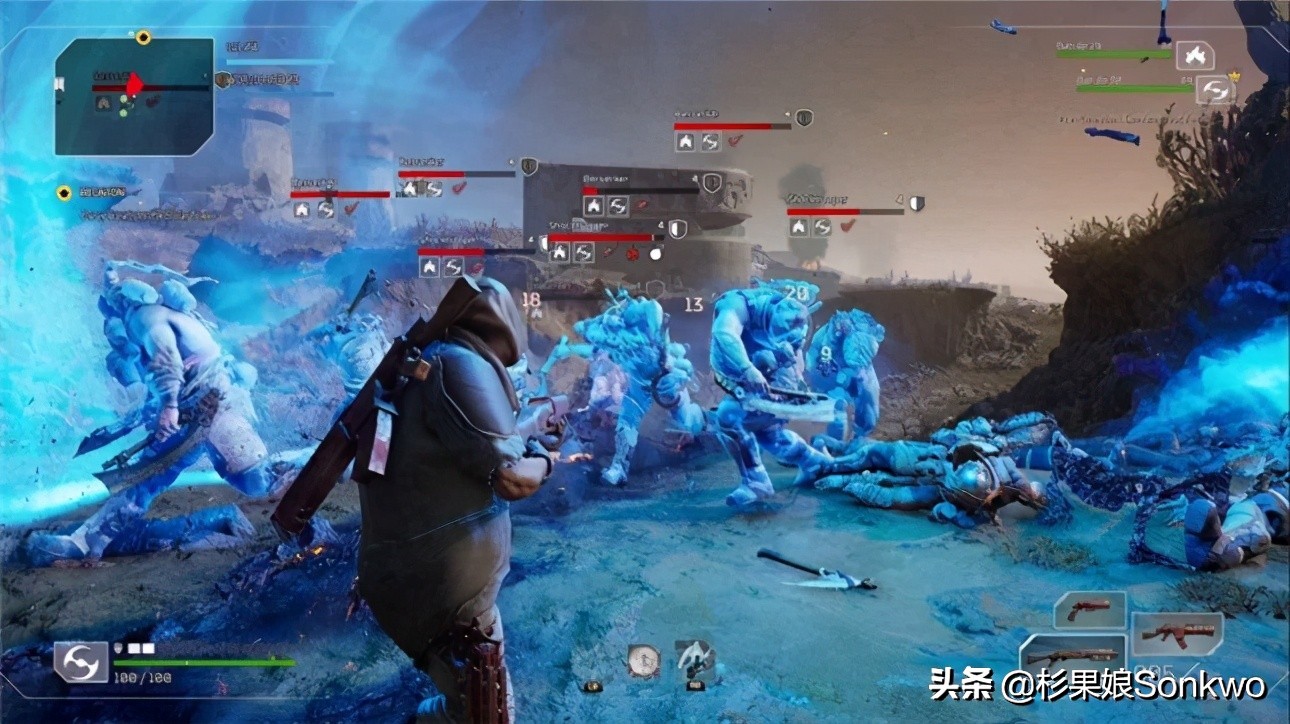
Task: Open the yellow waypoint marker above the minimap
Action: [x=143, y=37]
